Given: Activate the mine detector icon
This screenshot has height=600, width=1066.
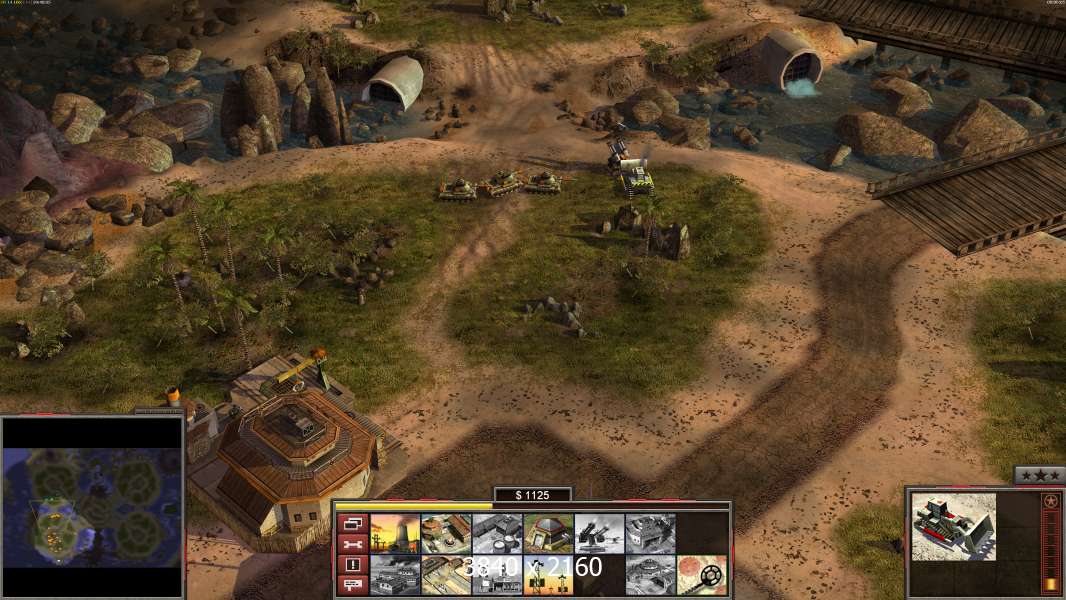Looking at the screenshot, I should [x=701, y=574].
